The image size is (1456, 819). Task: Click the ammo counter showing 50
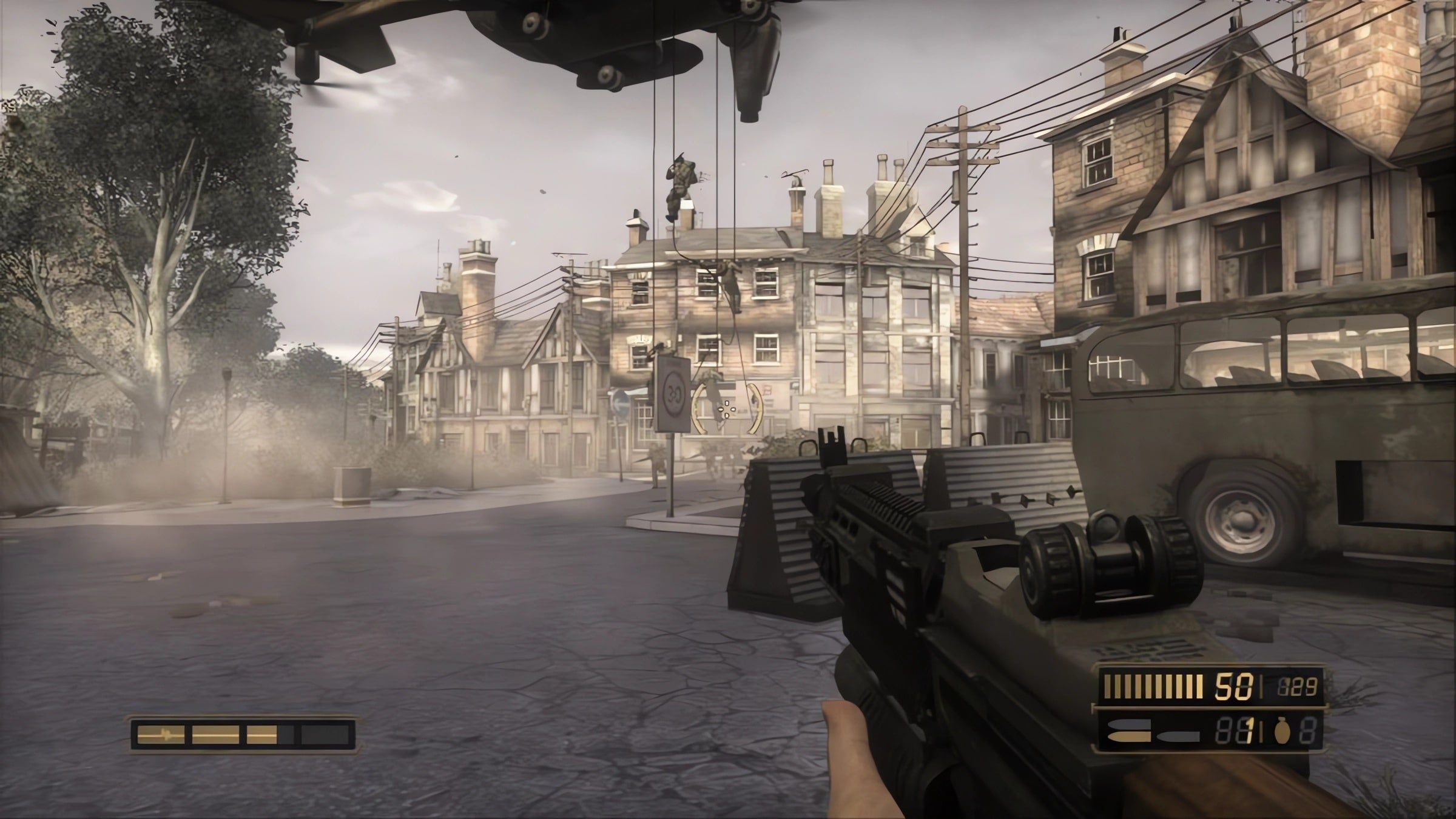(x=1232, y=686)
